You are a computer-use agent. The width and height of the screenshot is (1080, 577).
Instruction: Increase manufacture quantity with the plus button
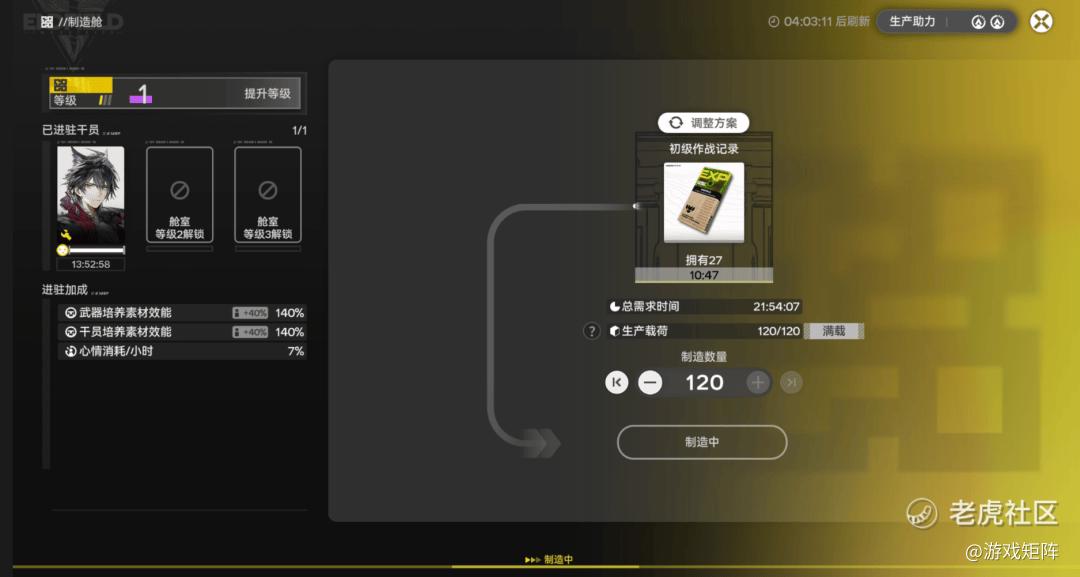point(758,382)
